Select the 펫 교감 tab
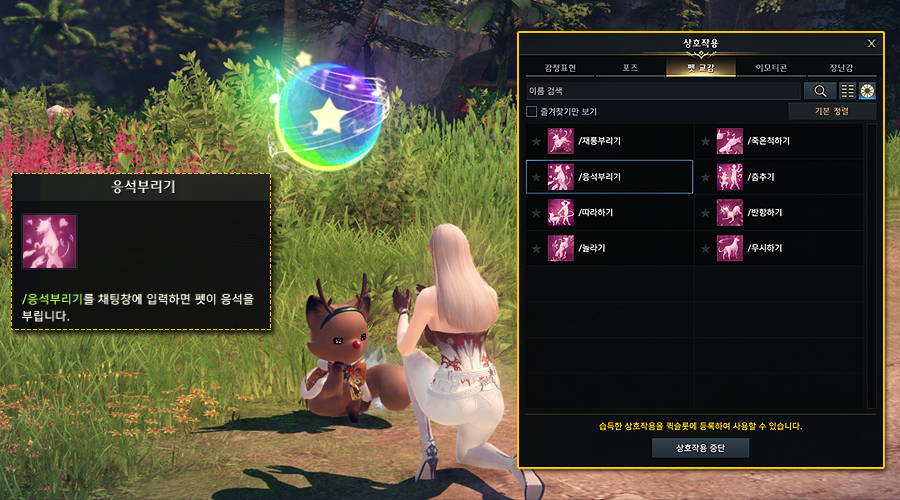The image size is (900, 500). tap(700, 68)
